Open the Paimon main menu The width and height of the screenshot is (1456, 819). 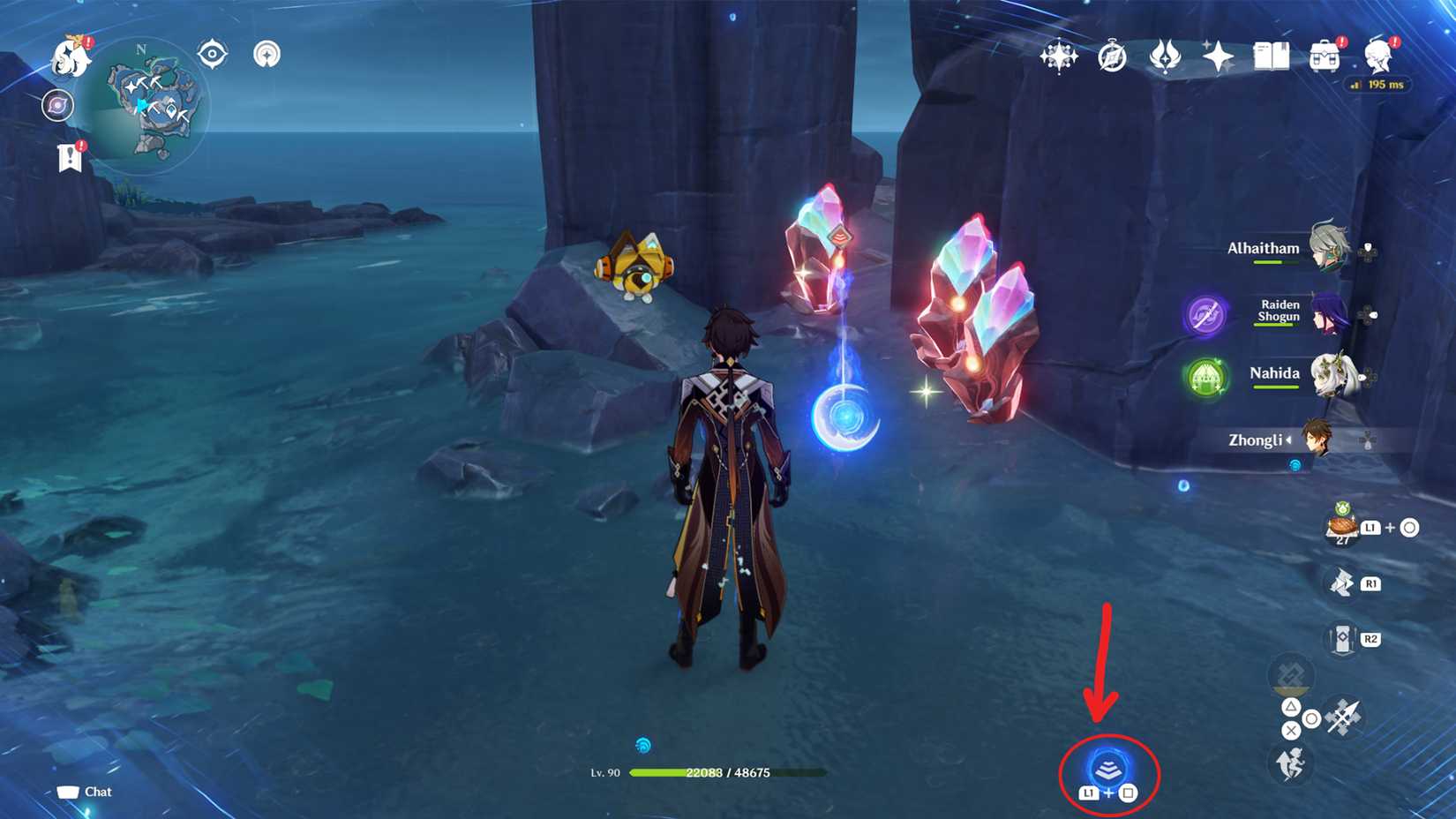coord(75,55)
